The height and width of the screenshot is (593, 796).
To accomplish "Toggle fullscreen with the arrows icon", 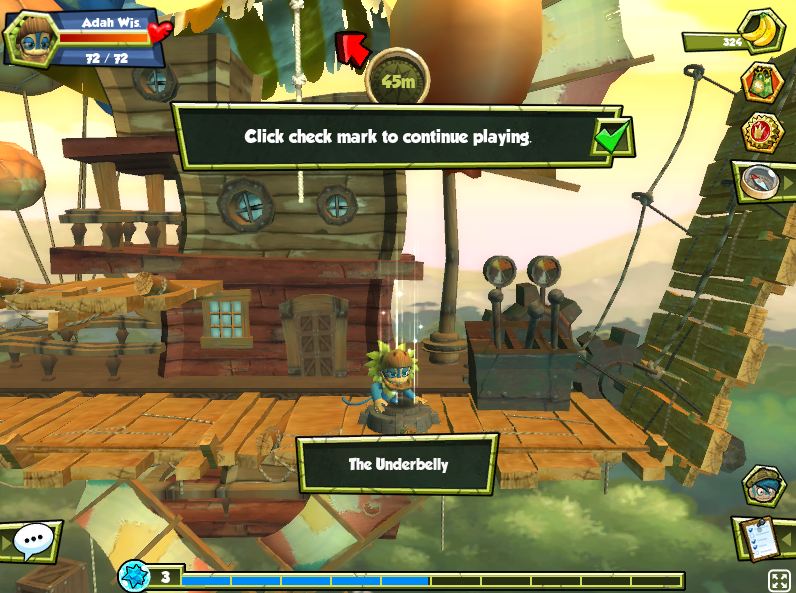I will (x=778, y=580).
